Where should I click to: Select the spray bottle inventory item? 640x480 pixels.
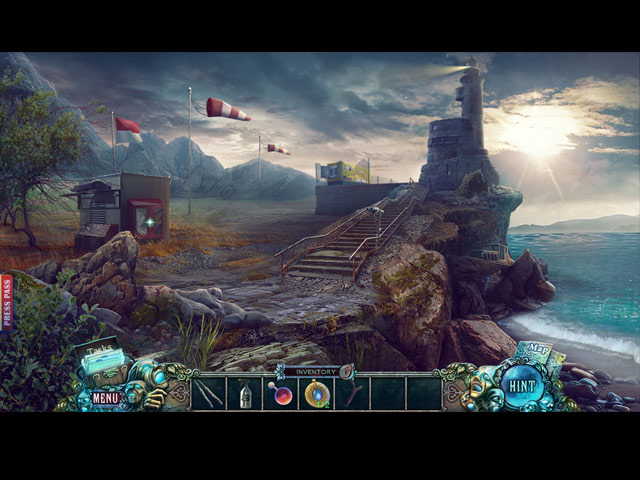245,393
